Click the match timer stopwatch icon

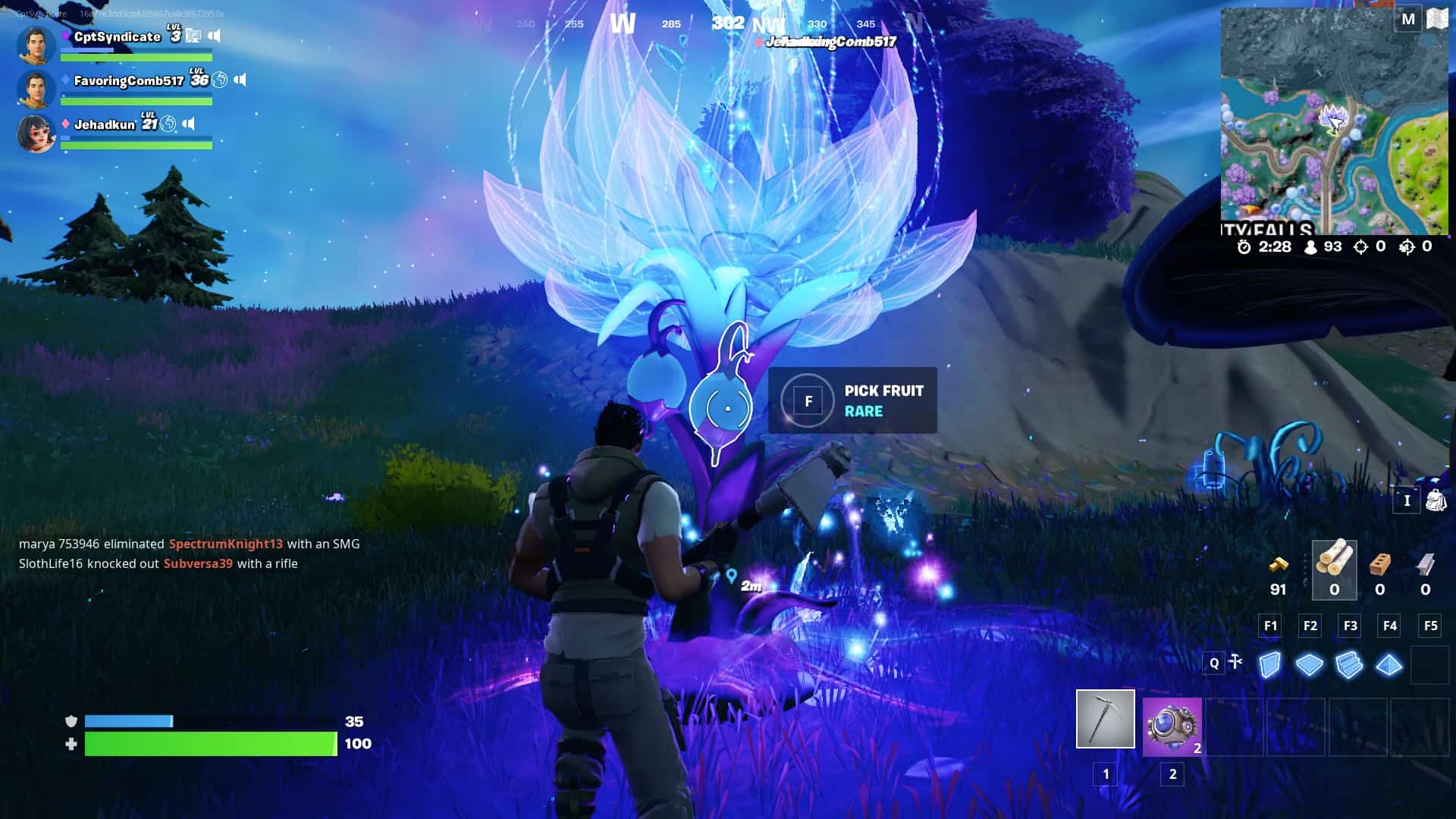(1244, 247)
